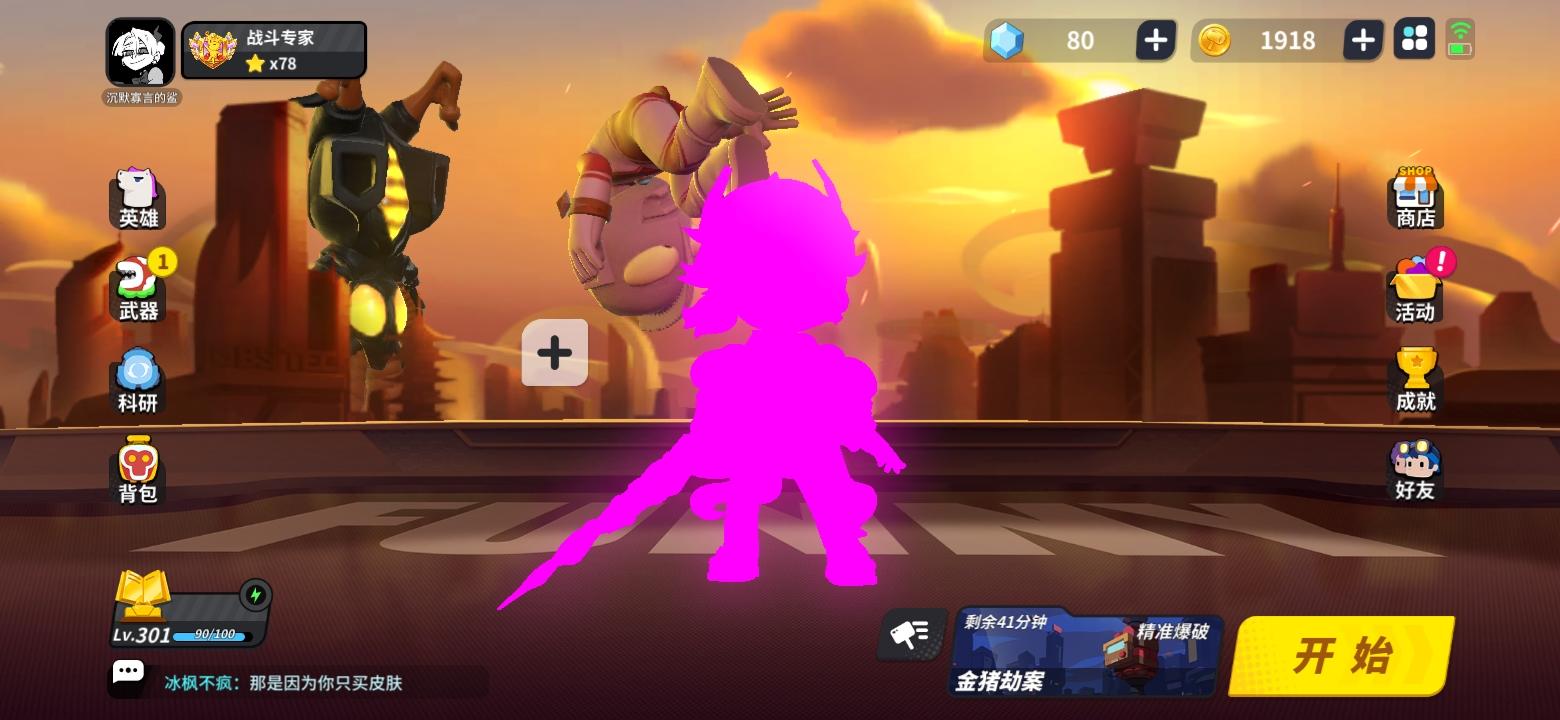This screenshot has height=720, width=1560.
Task: Expand the weapon slot with the plus button
Action: (x=554, y=352)
